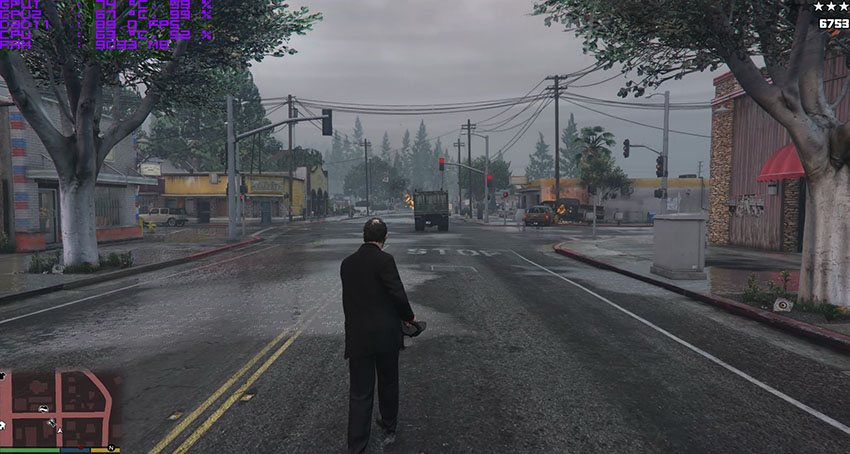Click the house blip on the minimap edge

coord(3,425)
